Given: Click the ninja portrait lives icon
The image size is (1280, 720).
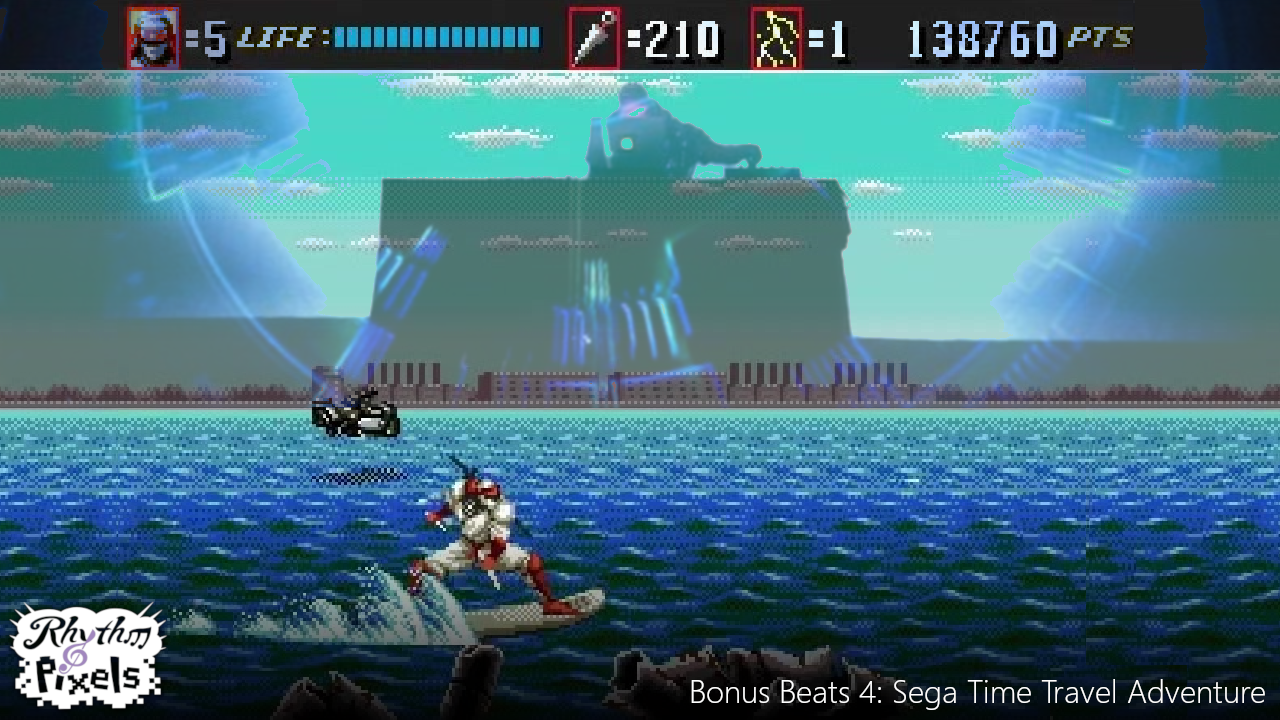Looking at the screenshot, I should (x=153, y=38).
